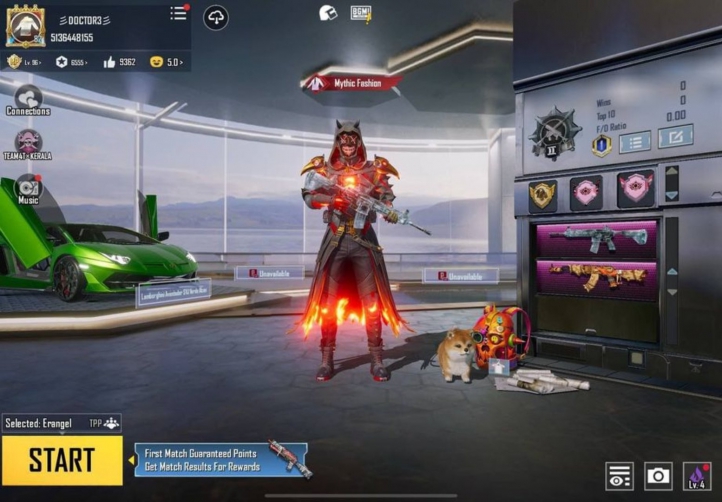Open the BGMI logo icon
The width and height of the screenshot is (722, 502).
pyautogui.click(x=361, y=13)
